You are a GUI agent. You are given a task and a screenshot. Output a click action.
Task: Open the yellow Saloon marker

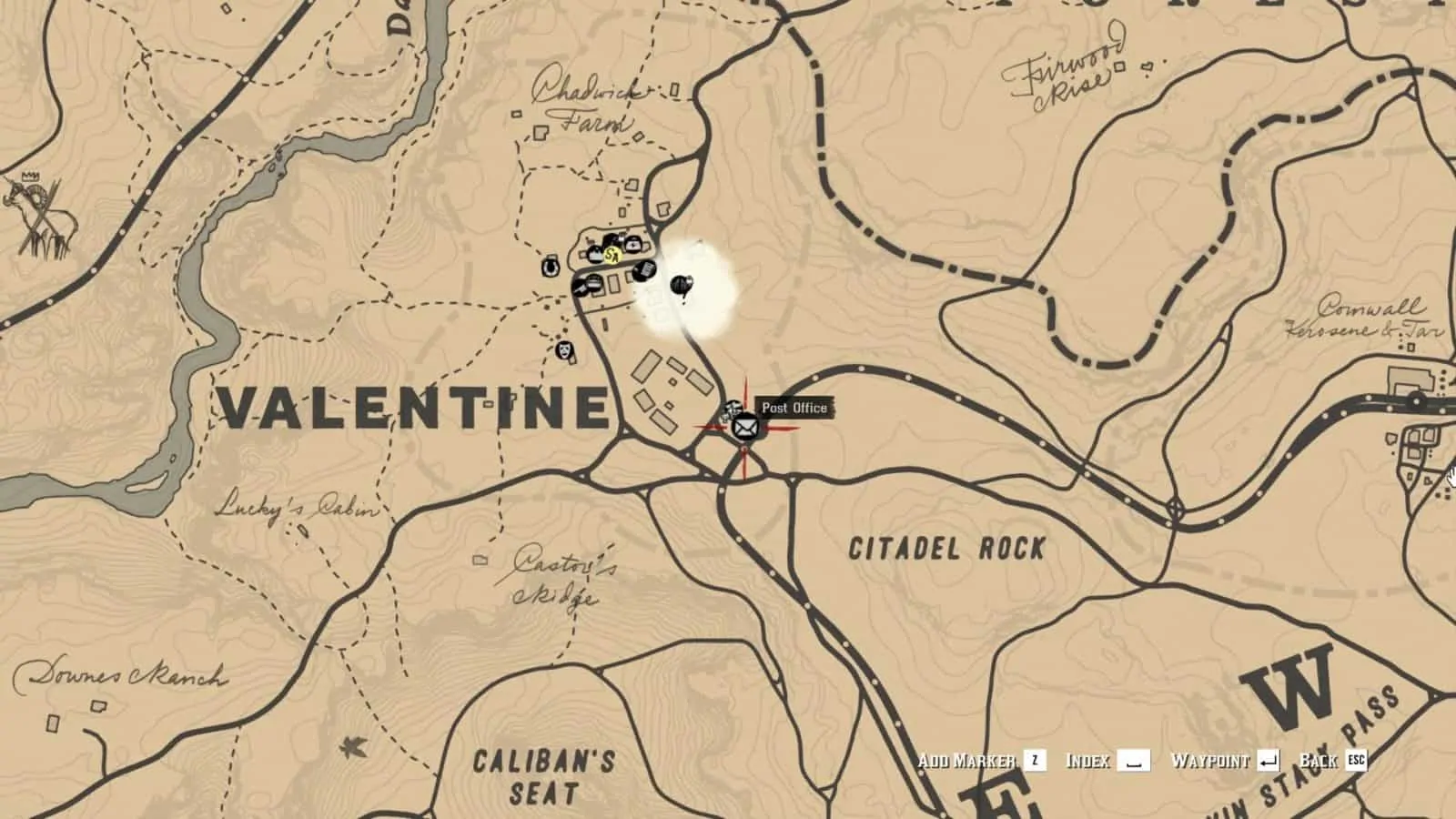coord(613,256)
